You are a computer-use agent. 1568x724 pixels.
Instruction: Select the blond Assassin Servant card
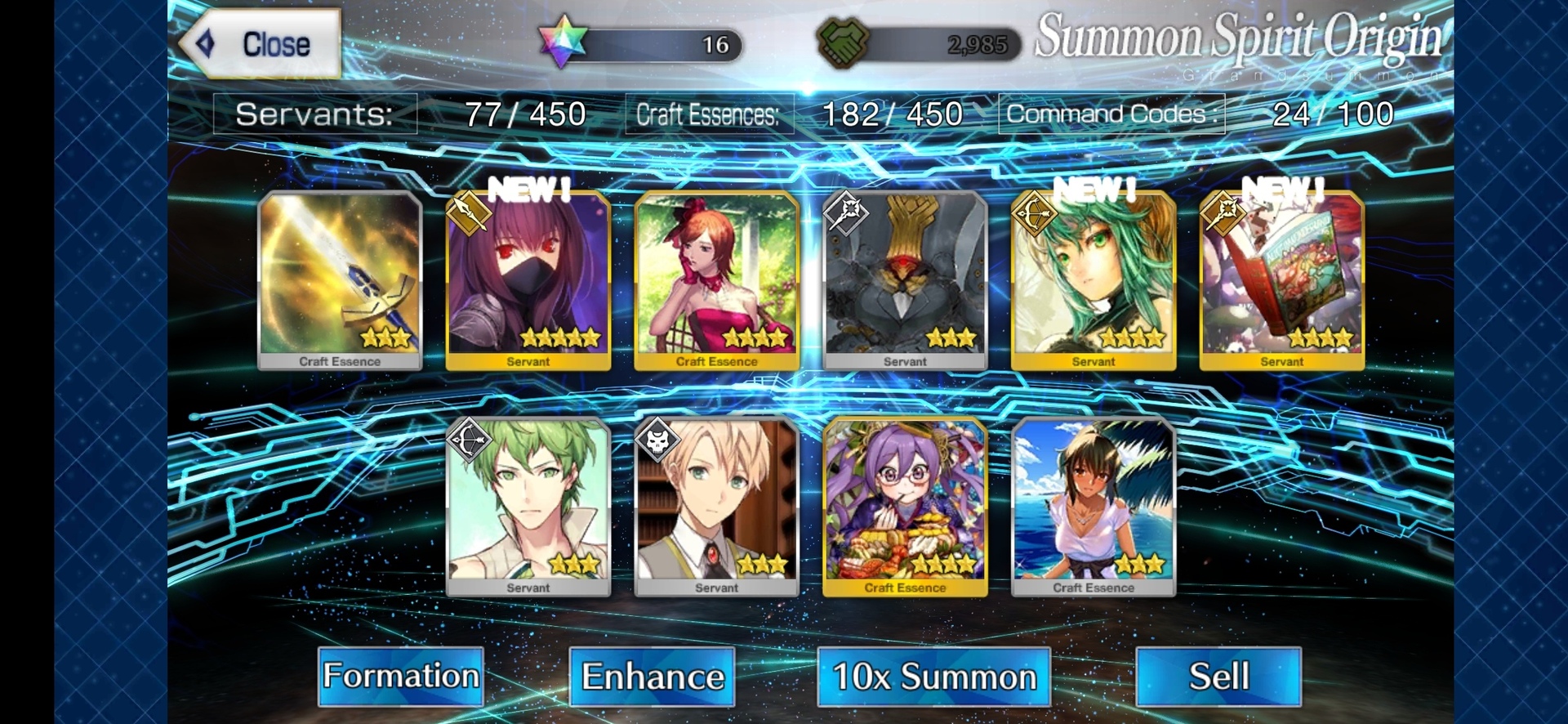click(x=716, y=506)
